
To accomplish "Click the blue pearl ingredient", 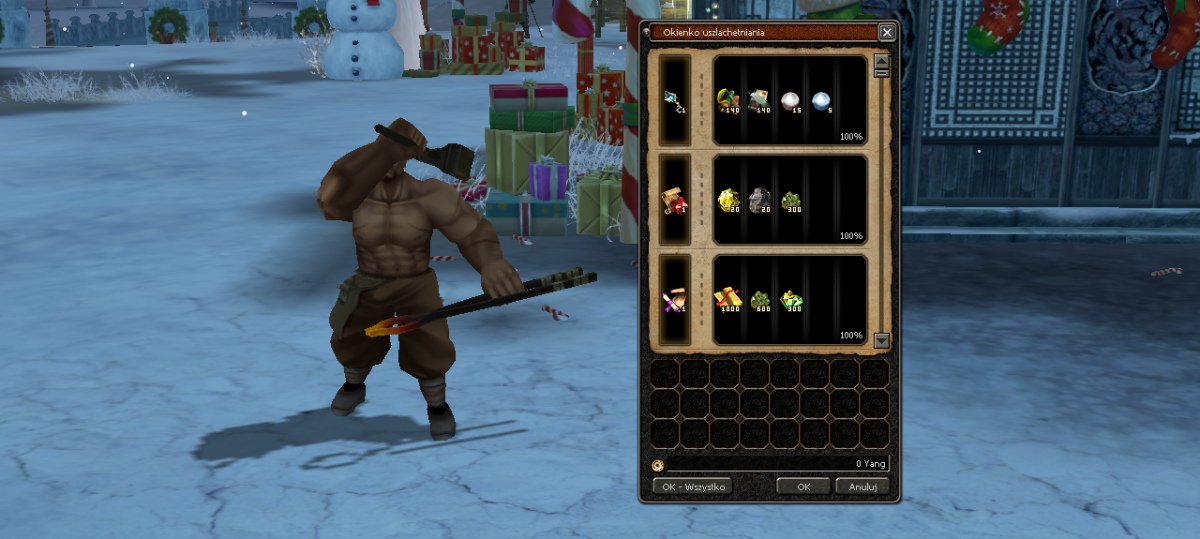I will (821, 100).
